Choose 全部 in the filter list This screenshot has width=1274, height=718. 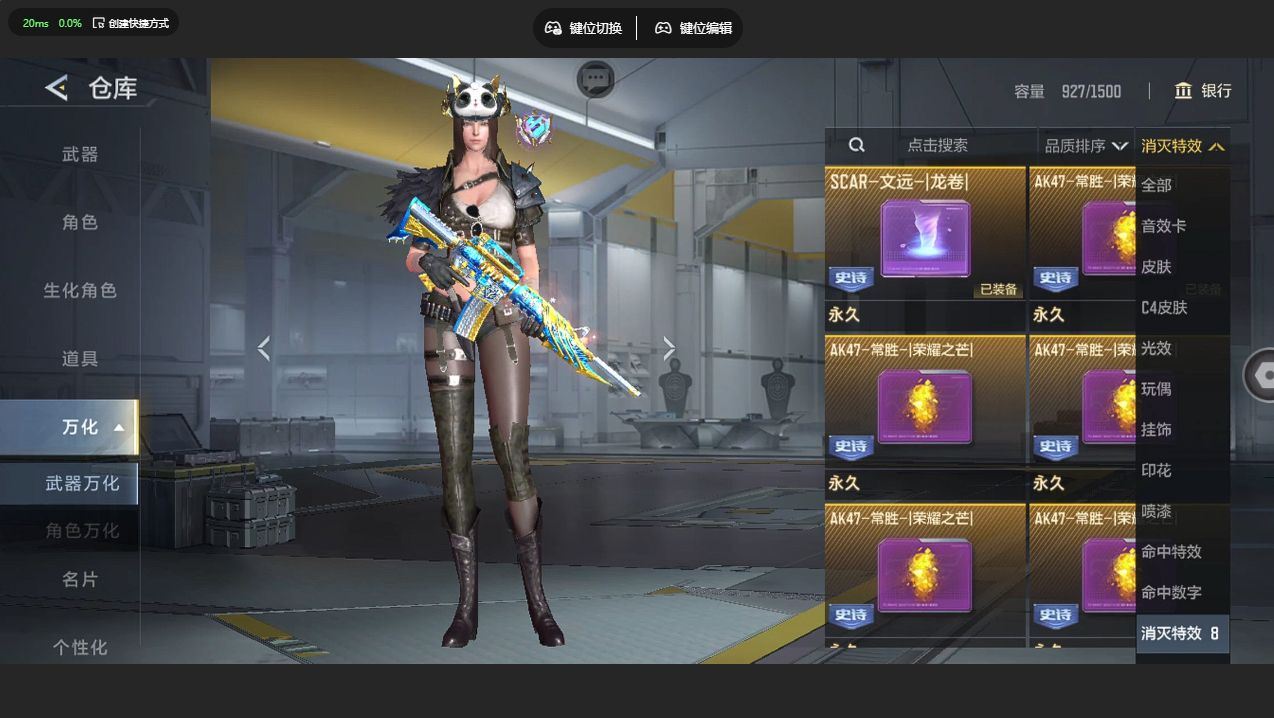point(1157,185)
